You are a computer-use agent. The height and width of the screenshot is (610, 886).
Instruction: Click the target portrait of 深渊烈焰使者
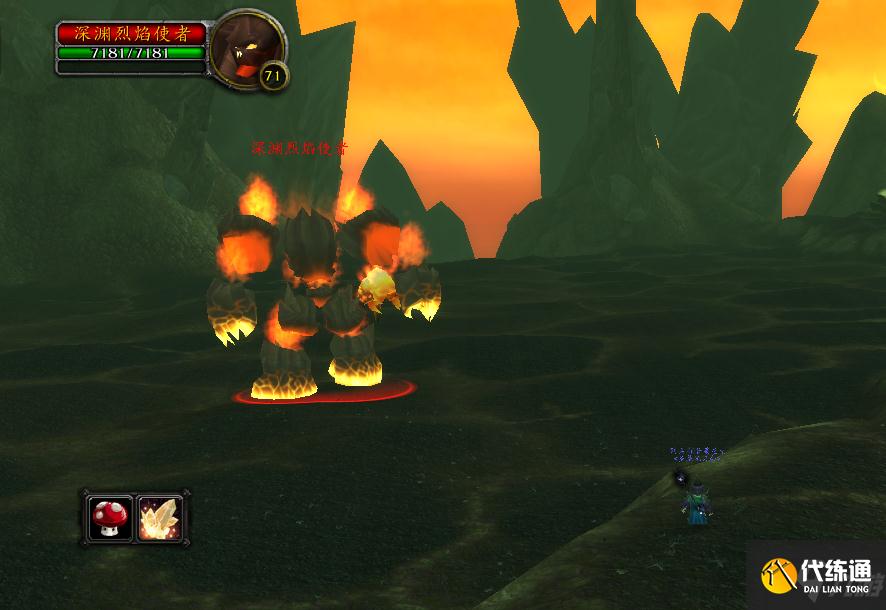[246, 48]
